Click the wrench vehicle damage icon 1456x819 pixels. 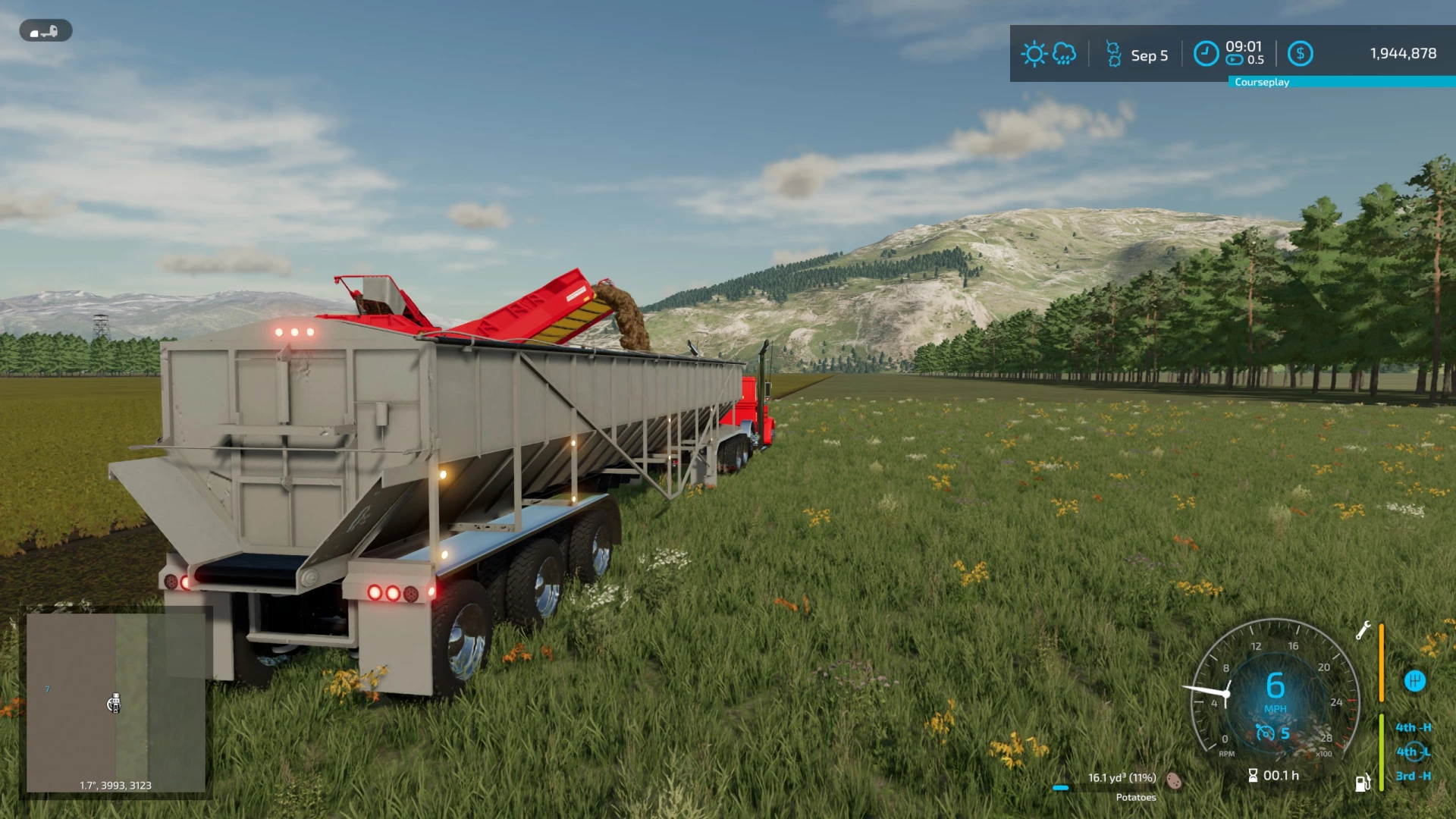(x=1363, y=630)
